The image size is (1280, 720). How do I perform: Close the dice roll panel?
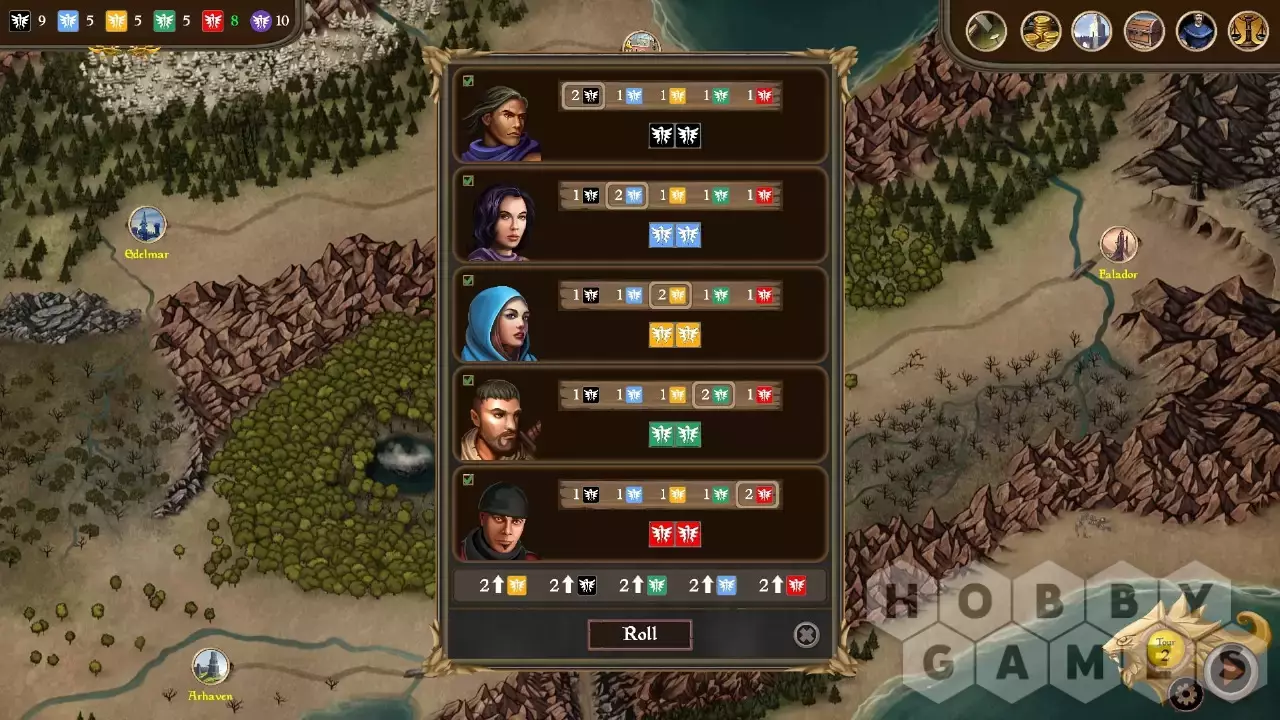coord(806,635)
